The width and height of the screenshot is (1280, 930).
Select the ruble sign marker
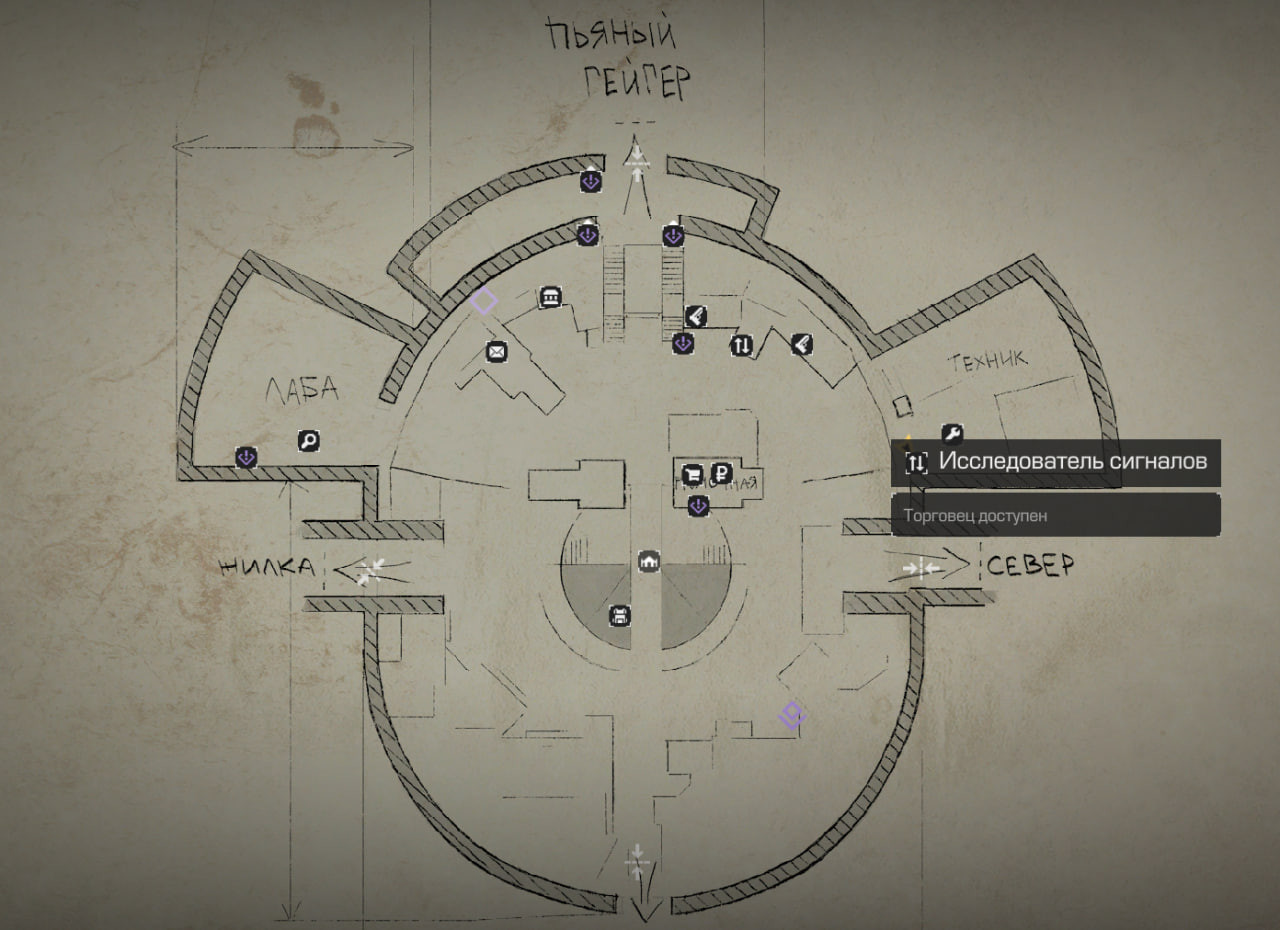click(x=721, y=474)
